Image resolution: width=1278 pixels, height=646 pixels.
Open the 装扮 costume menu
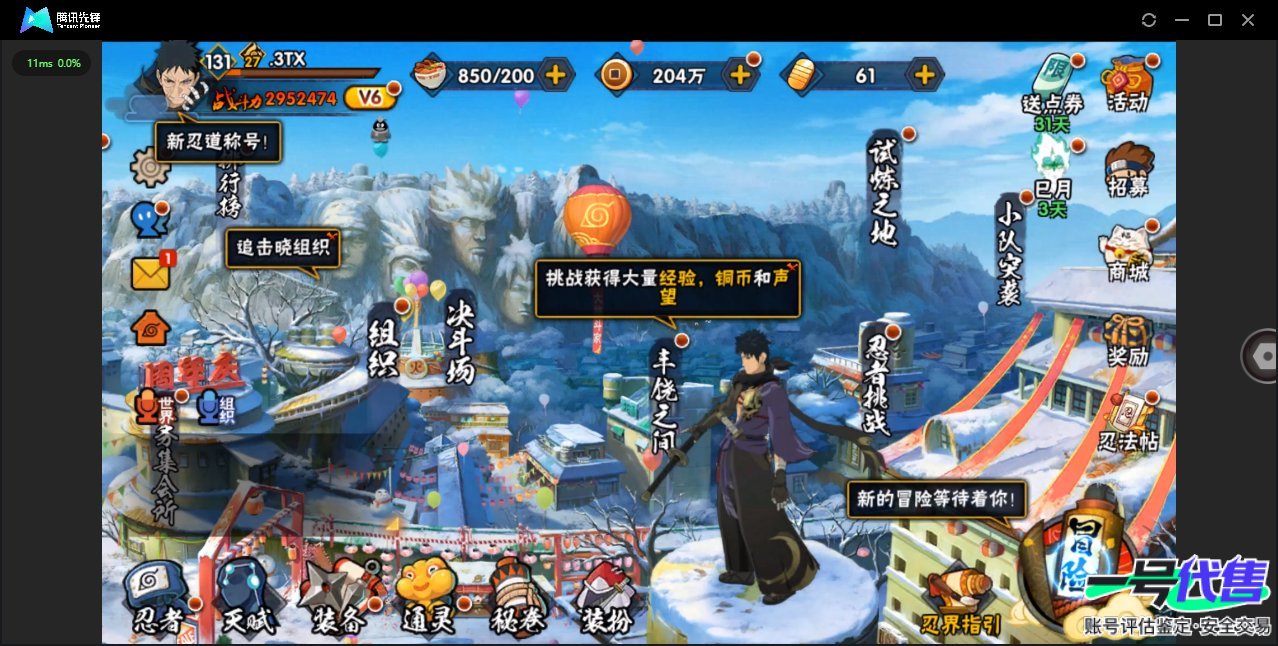(606, 598)
